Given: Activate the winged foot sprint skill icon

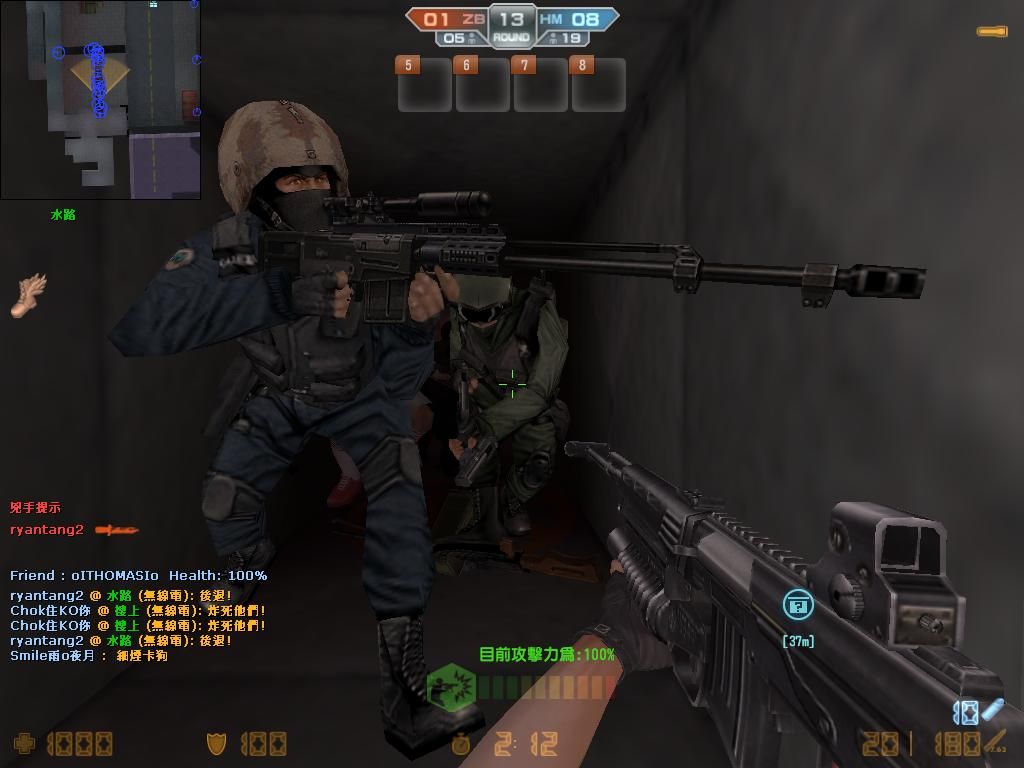Looking at the screenshot, I should [29, 295].
